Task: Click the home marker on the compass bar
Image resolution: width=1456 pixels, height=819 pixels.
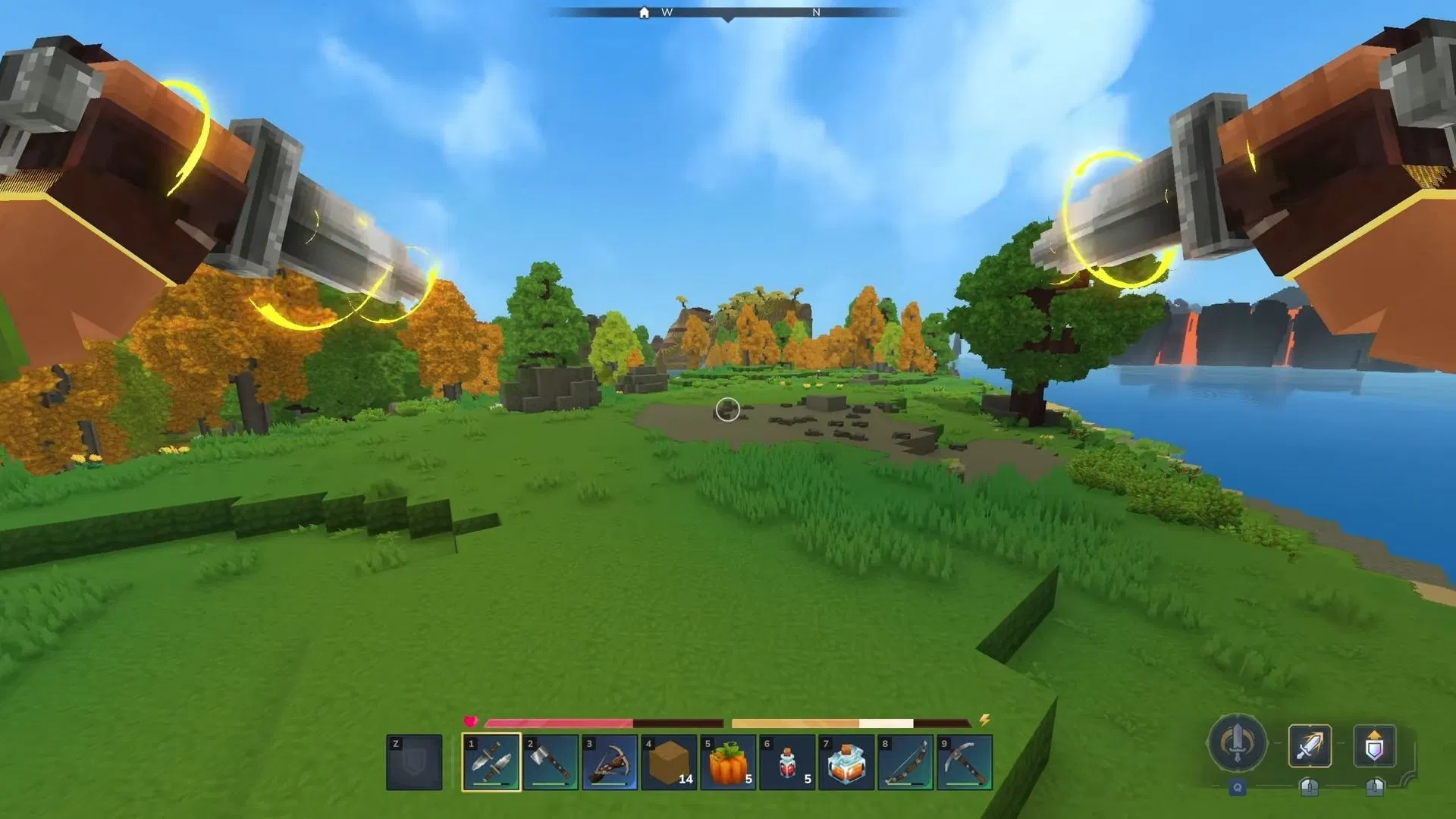Action: tap(643, 12)
